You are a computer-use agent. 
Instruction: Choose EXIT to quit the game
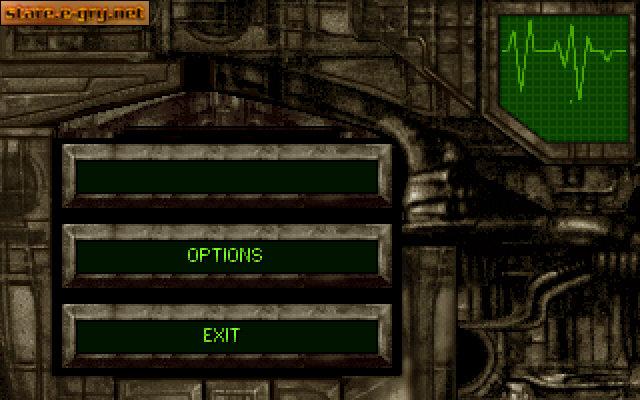222,335
